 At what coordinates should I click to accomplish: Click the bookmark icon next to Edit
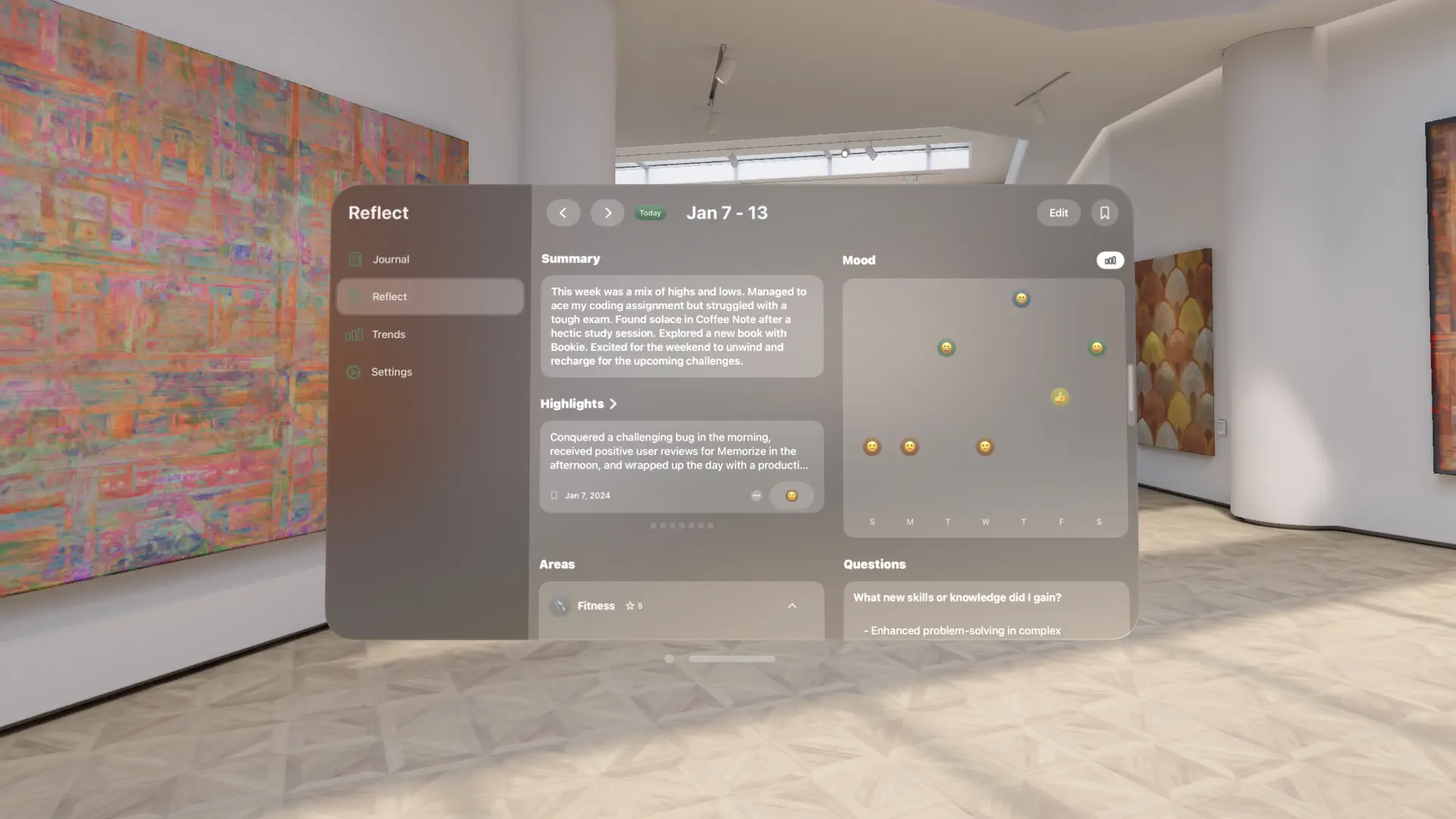click(x=1104, y=213)
